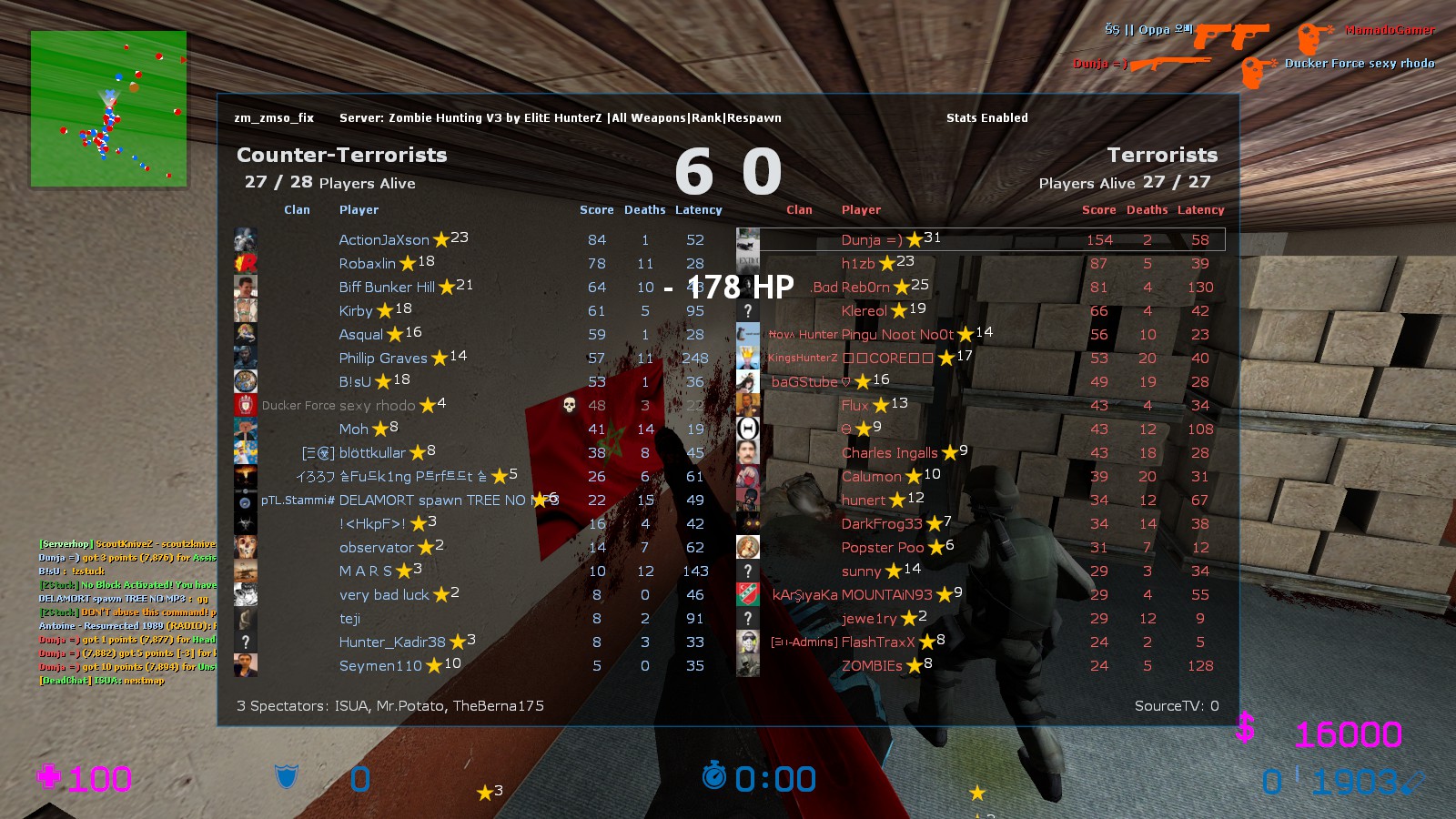Click Dunja =)'s avatar thumbnail

click(x=748, y=239)
